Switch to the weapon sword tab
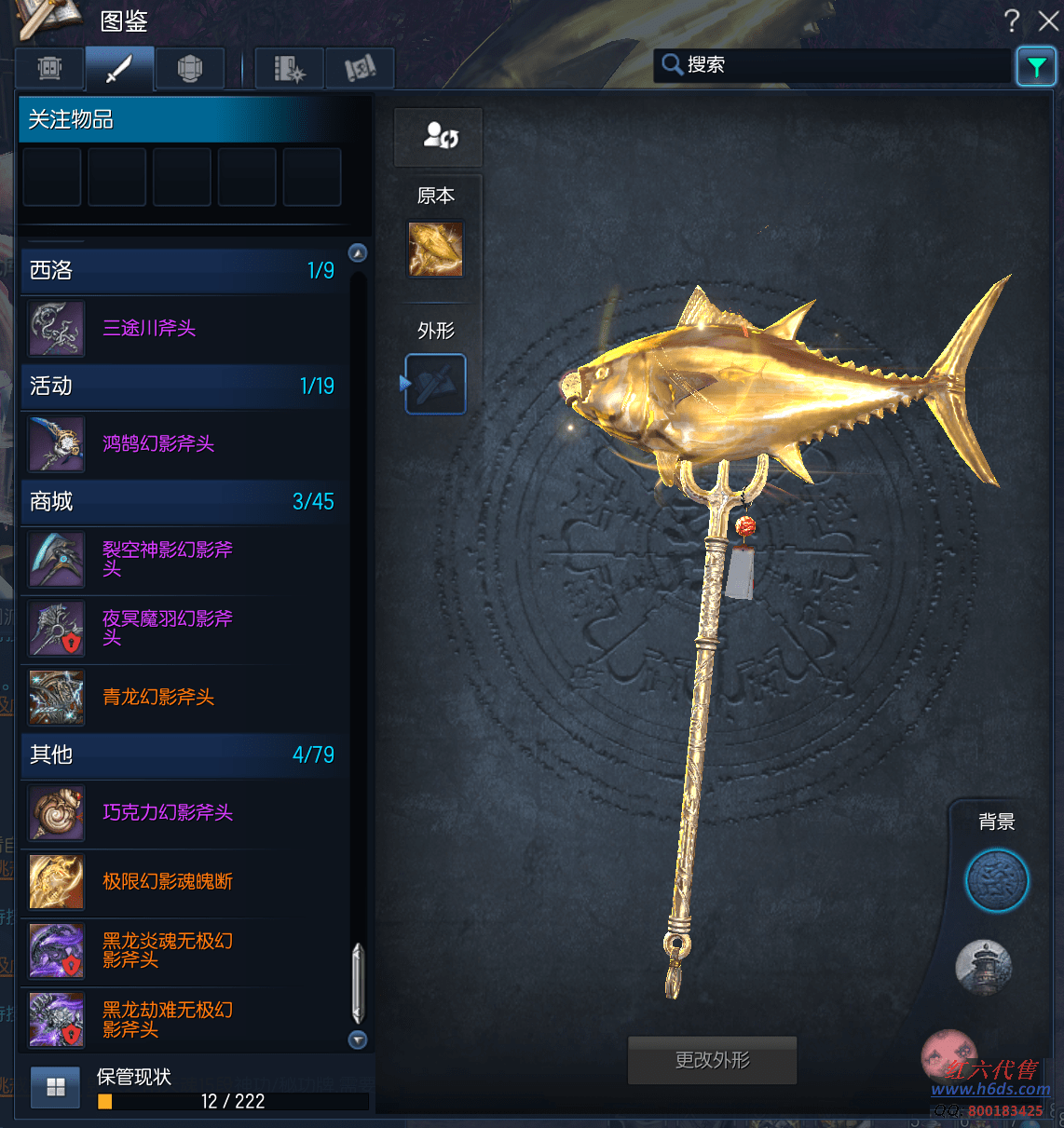The width and height of the screenshot is (1064, 1128). (x=119, y=68)
